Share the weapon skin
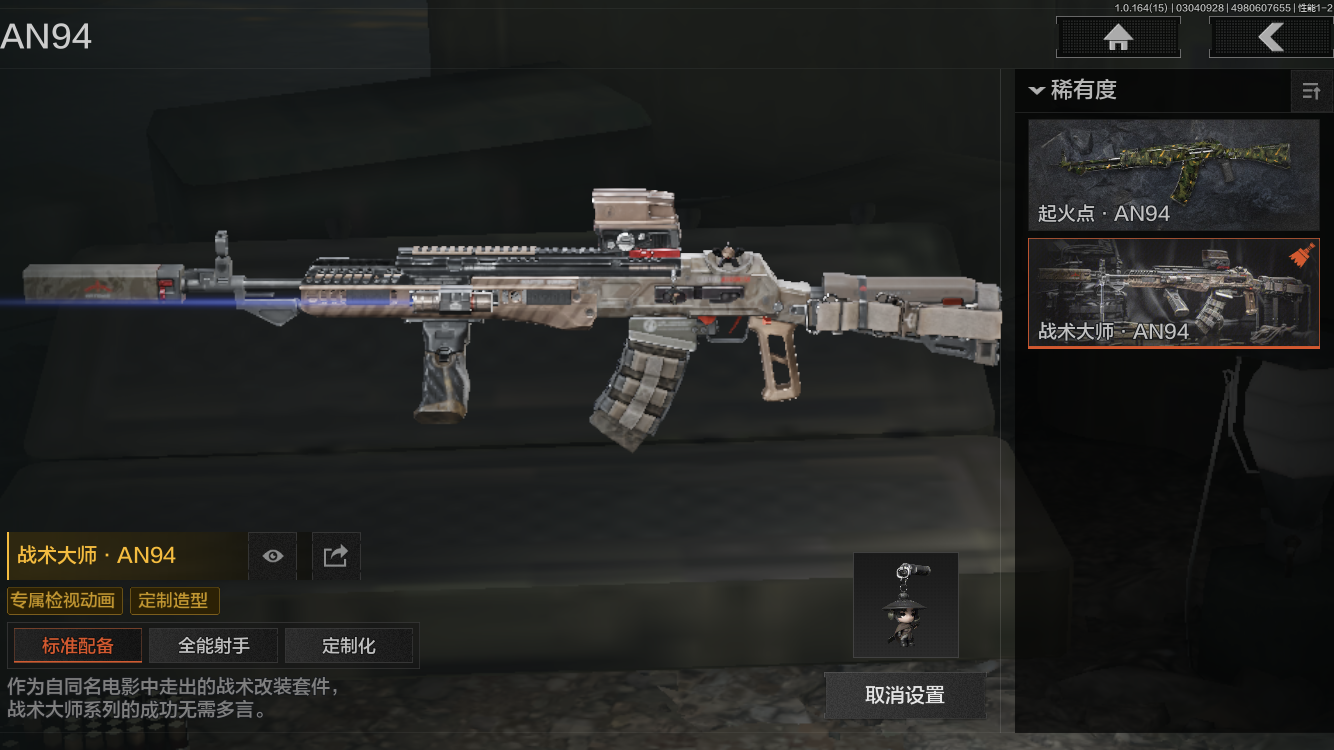1334x750 pixels. point(336,556)
